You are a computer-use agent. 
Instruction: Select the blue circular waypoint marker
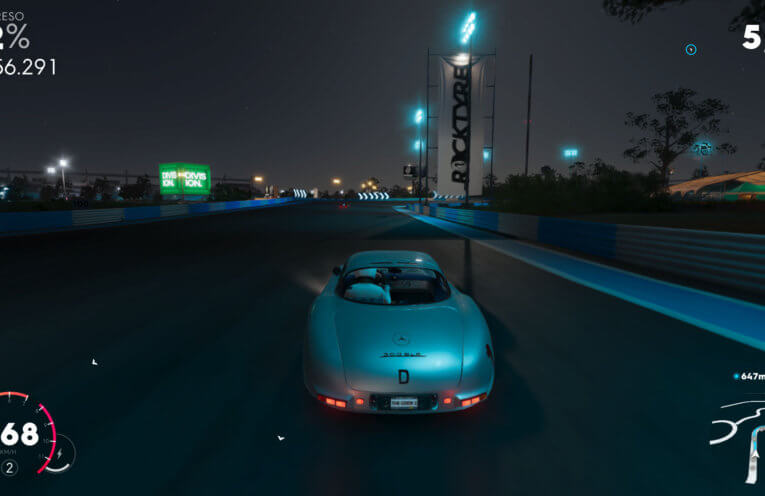click(690, 49)
